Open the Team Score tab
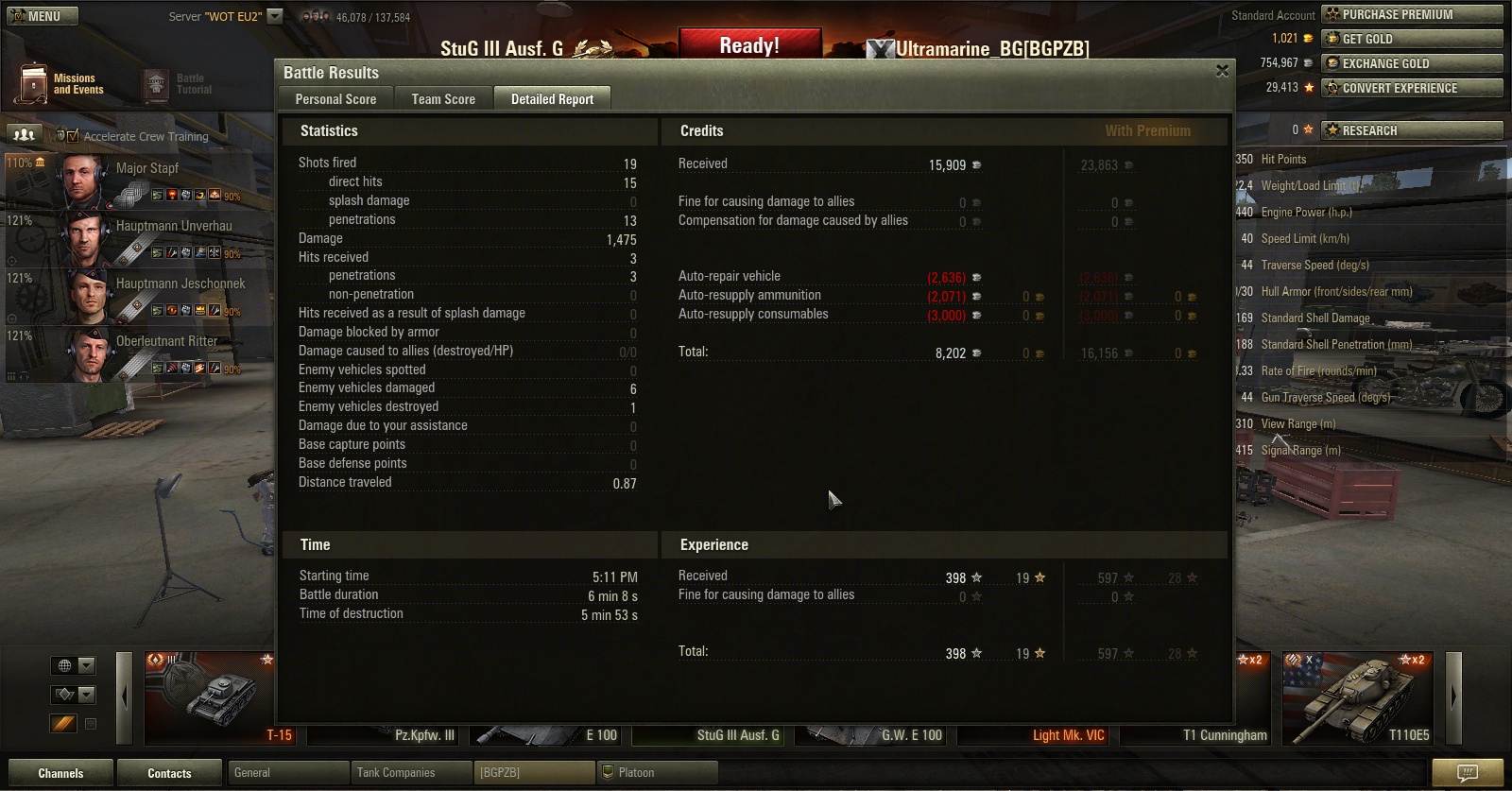 pyautogui.click(x=443, y=99)
